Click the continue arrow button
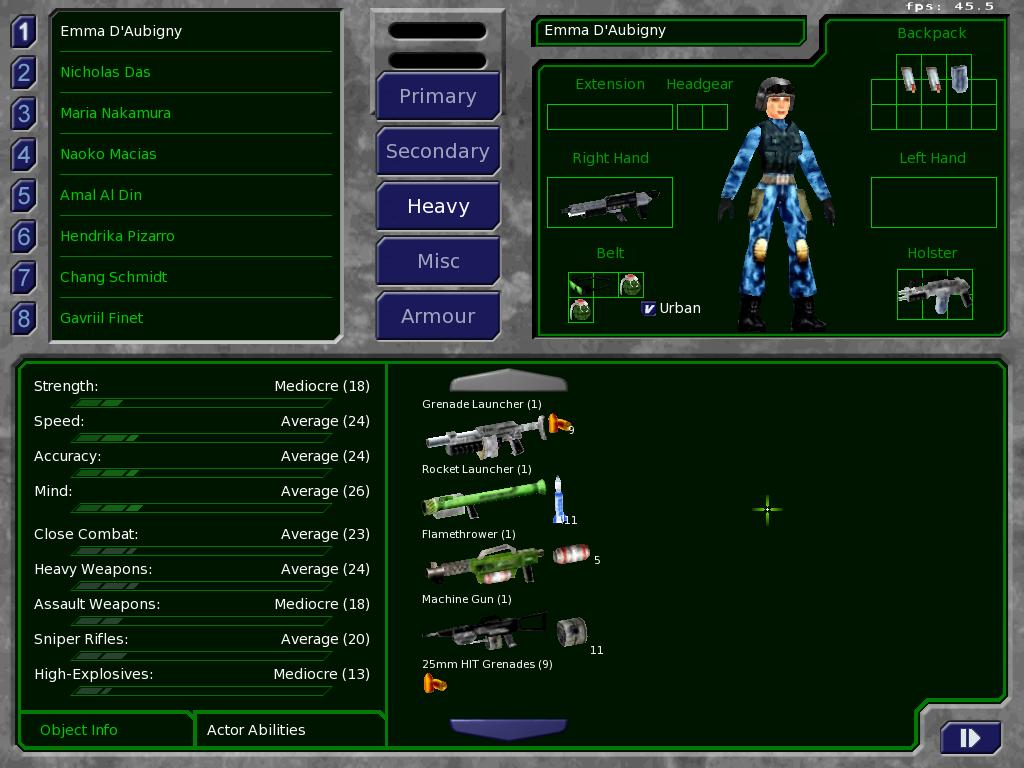The image size is (1024, 768). click(969, 738)
